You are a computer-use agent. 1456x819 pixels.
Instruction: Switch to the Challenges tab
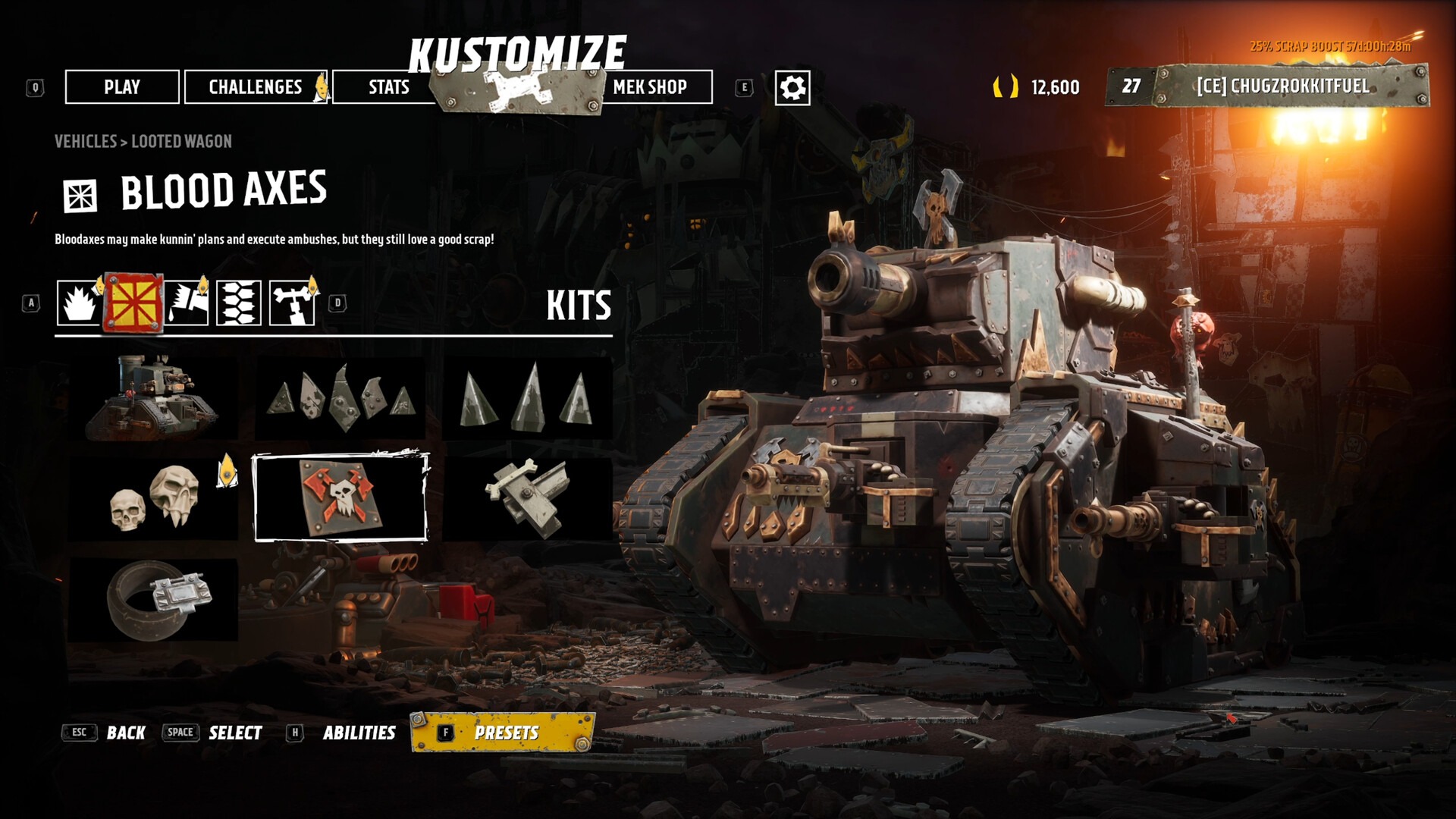point(256,87)
